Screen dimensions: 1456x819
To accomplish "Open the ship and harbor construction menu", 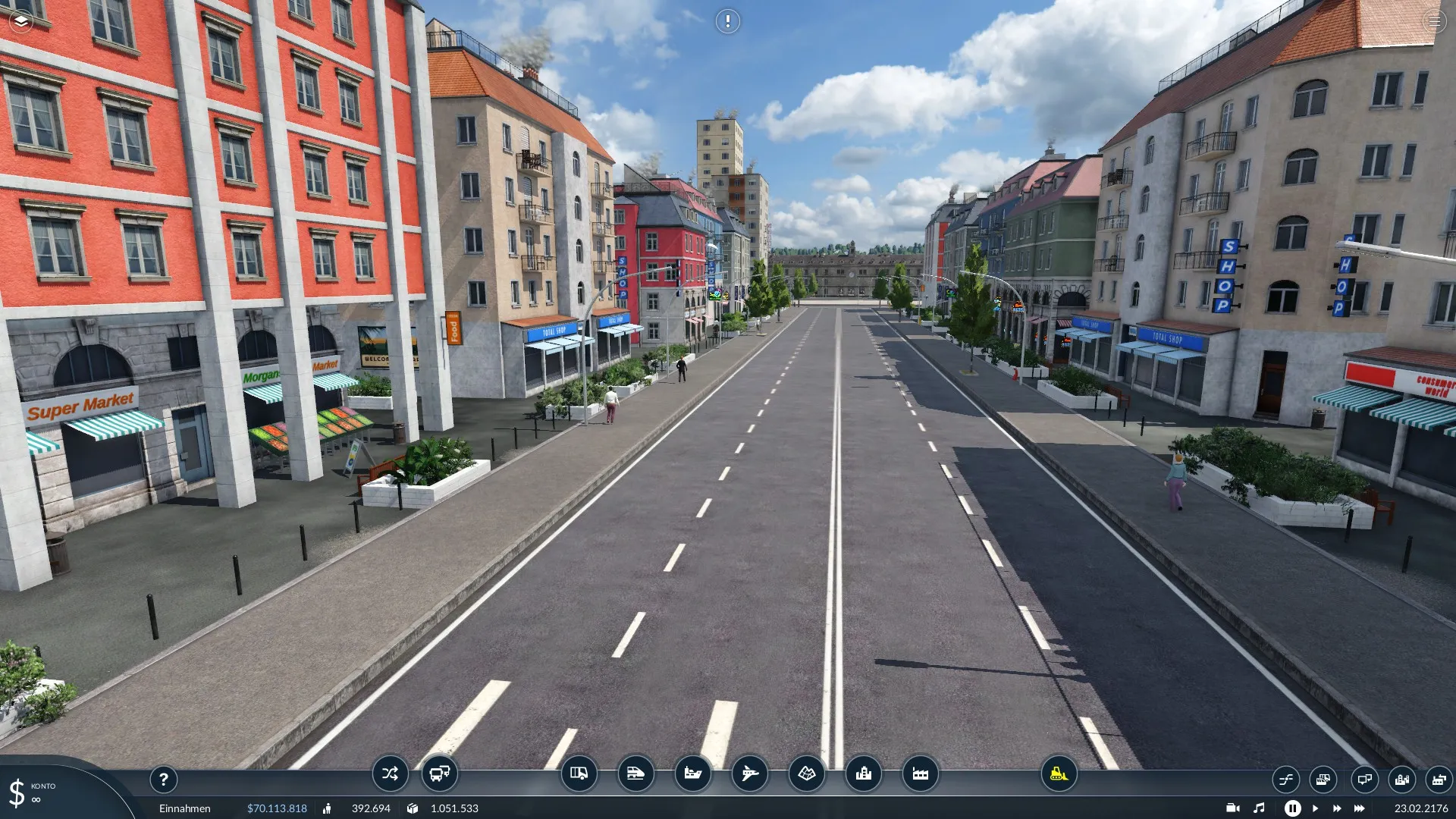I will click(692, 773).
